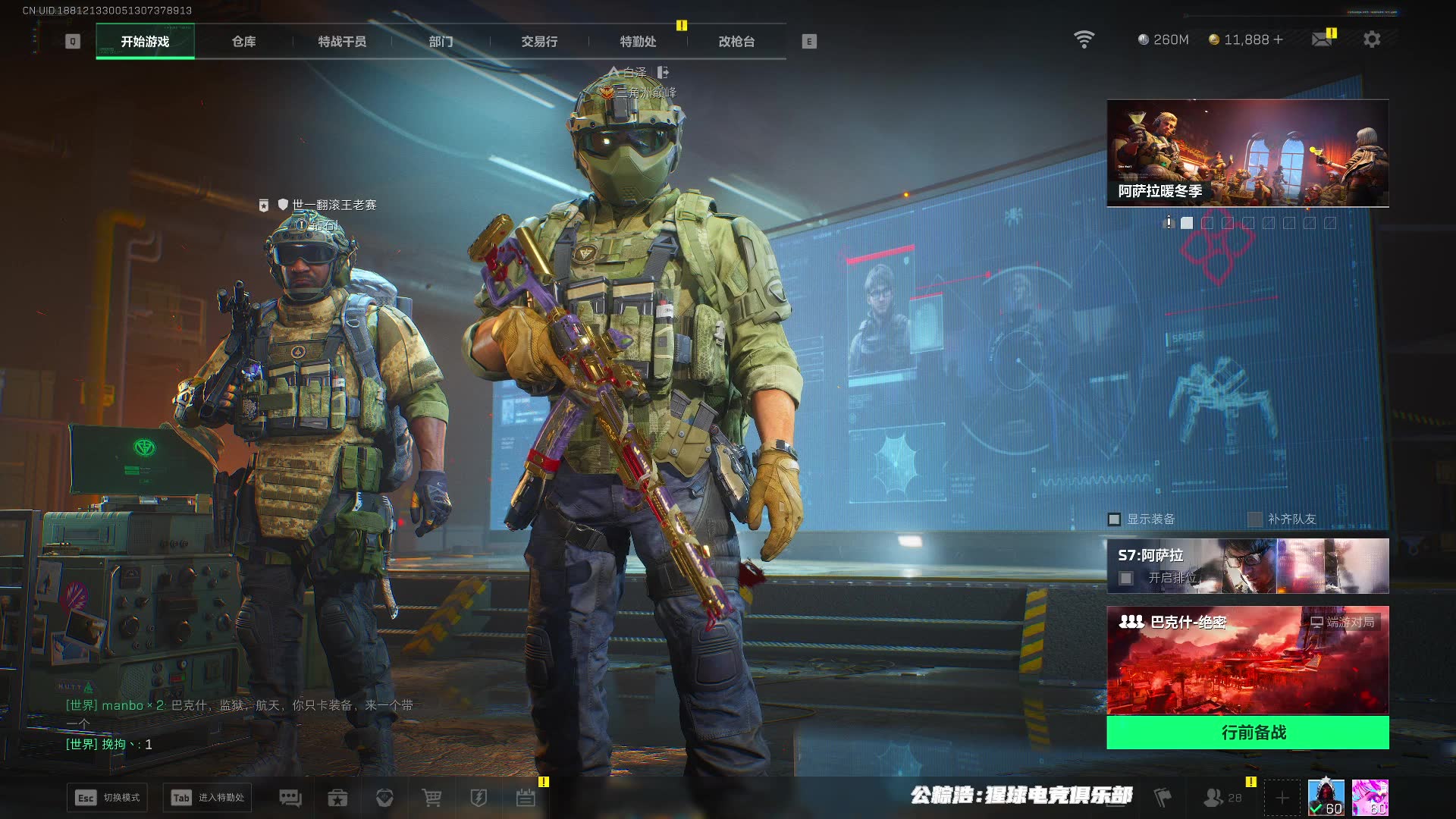Screen dimensions: 1456x819
Task: Open the friends list icon
Action: click(1214, 798)
